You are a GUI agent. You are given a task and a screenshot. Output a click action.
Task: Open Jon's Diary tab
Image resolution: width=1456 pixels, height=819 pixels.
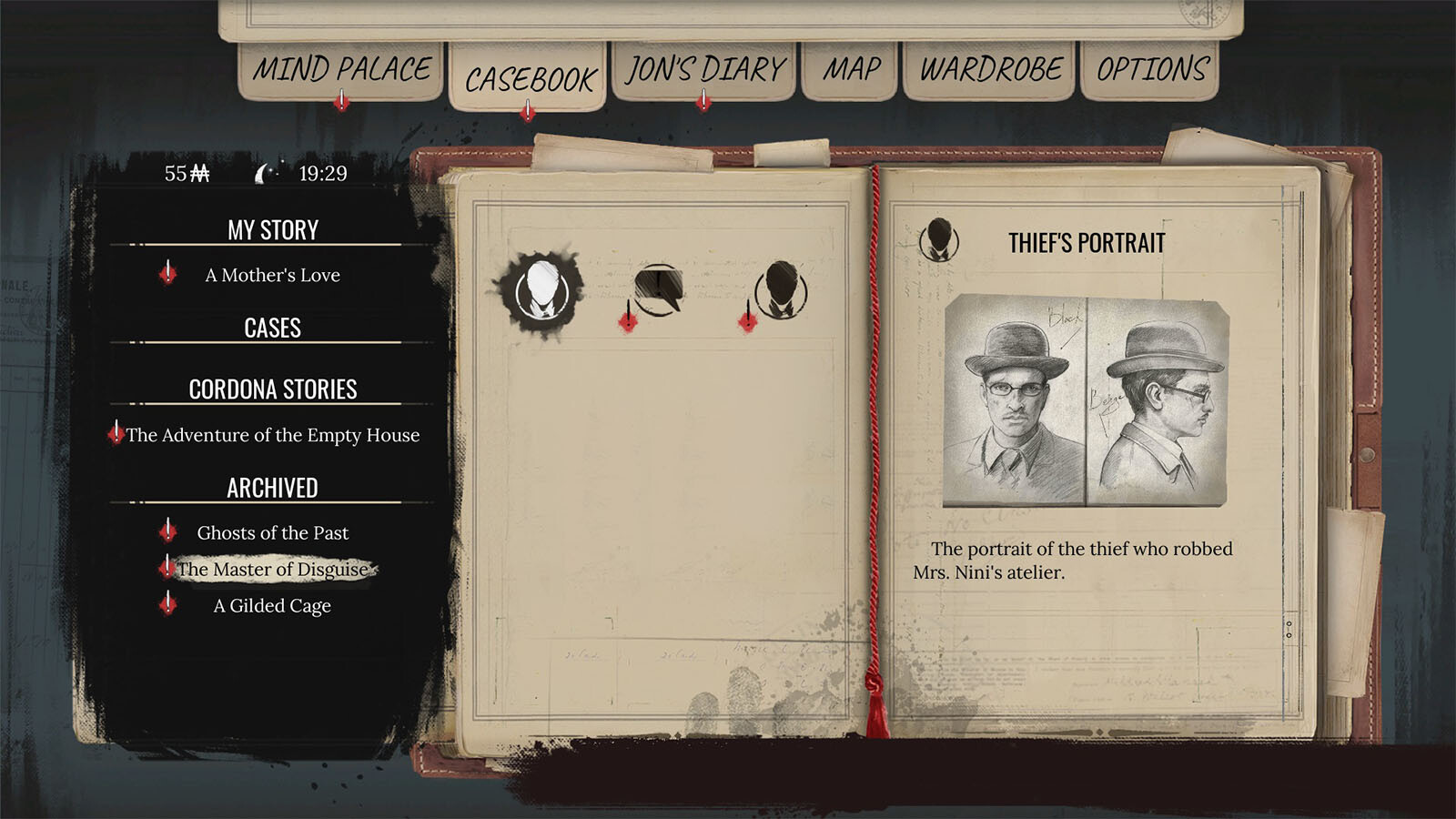coord(705,69)
